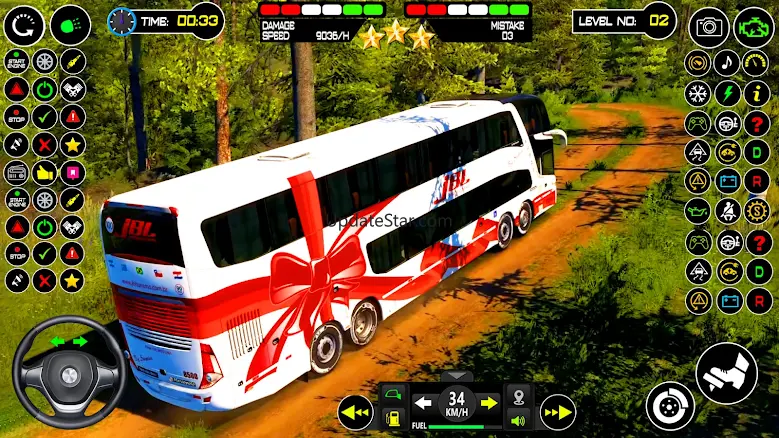Activate the yellow right turn signal arrow
779x438 pixels.
[x=489, y=402]
